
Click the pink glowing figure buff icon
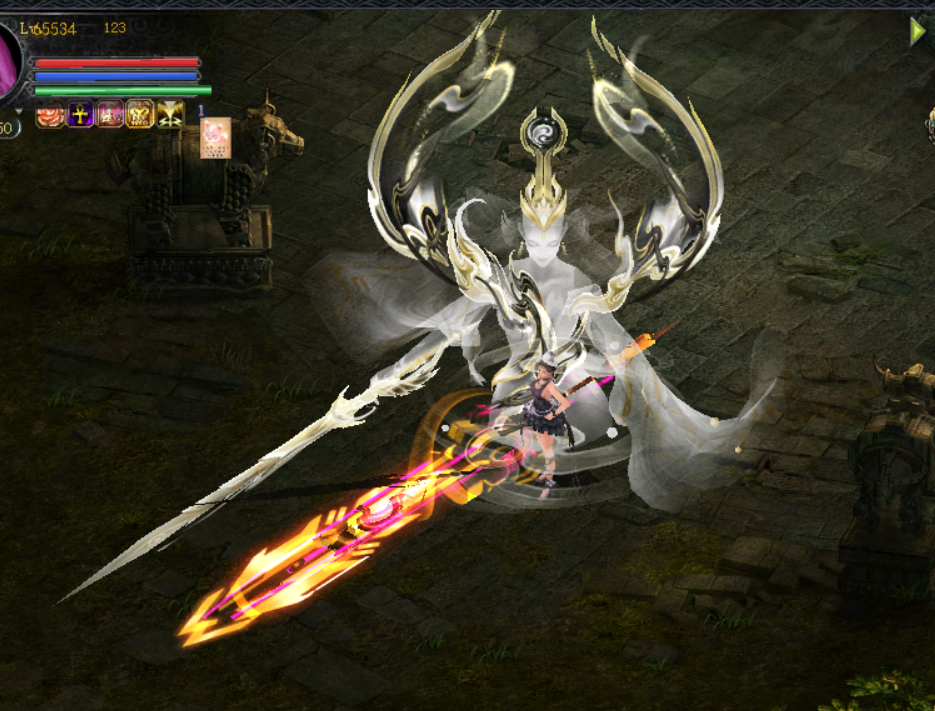(x=110, y=115)
